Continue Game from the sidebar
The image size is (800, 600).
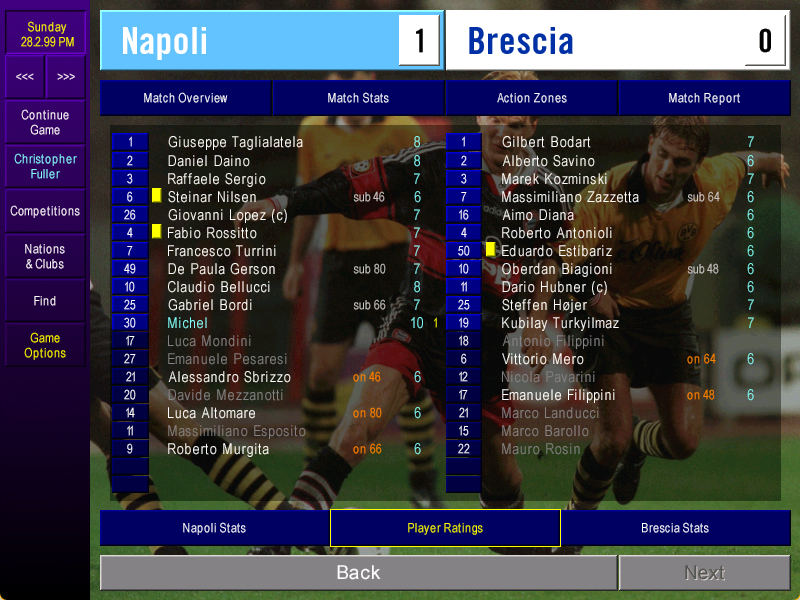(45, 122)
